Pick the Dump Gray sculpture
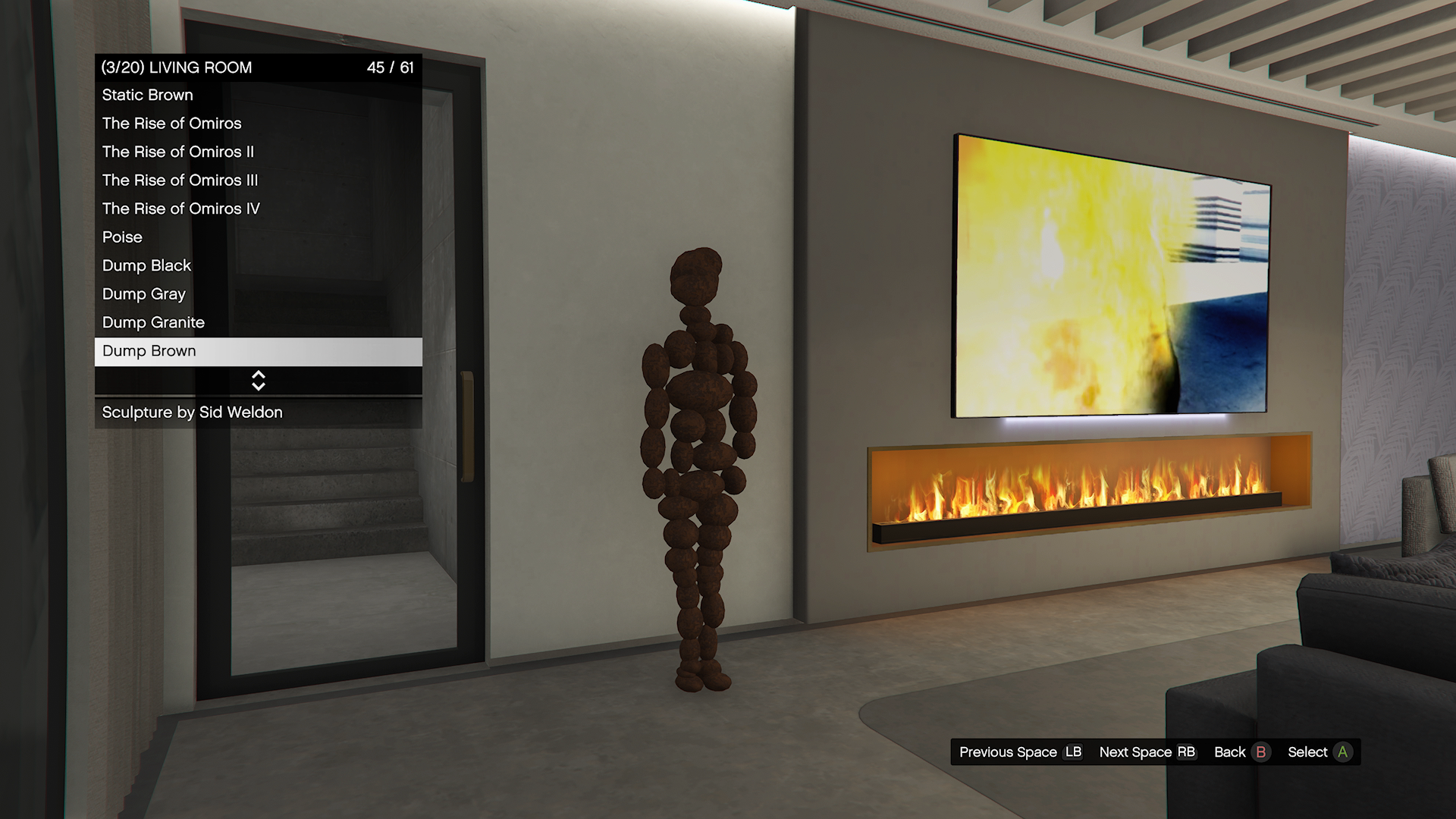This screenshot has width=1456, height=819. tap(258, 294)
